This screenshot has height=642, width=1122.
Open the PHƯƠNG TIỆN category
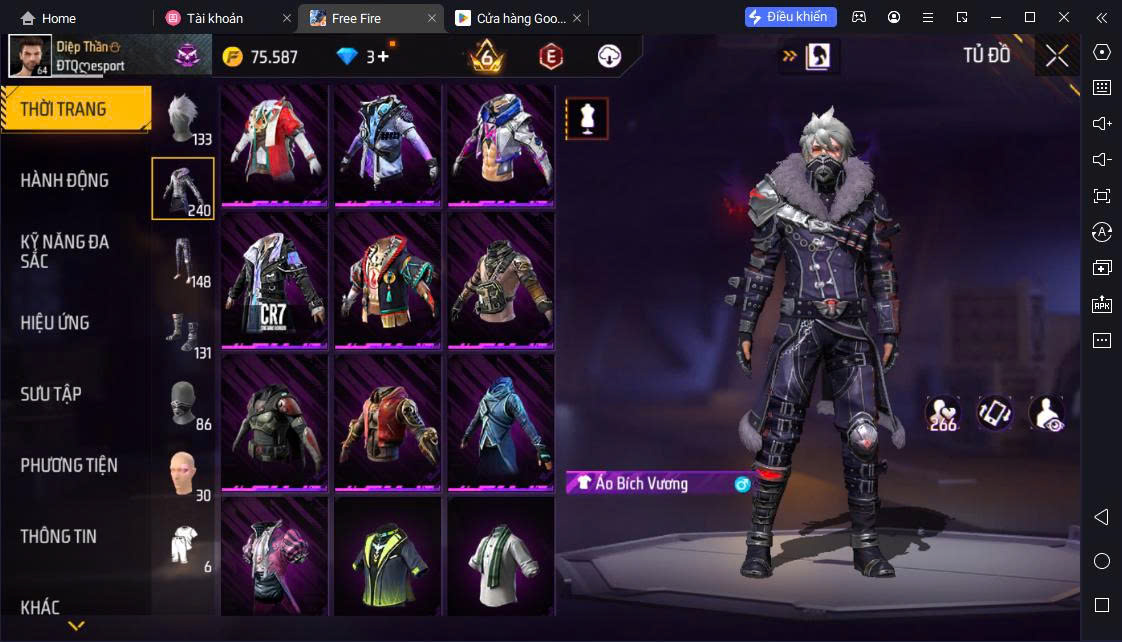(69, 465)
